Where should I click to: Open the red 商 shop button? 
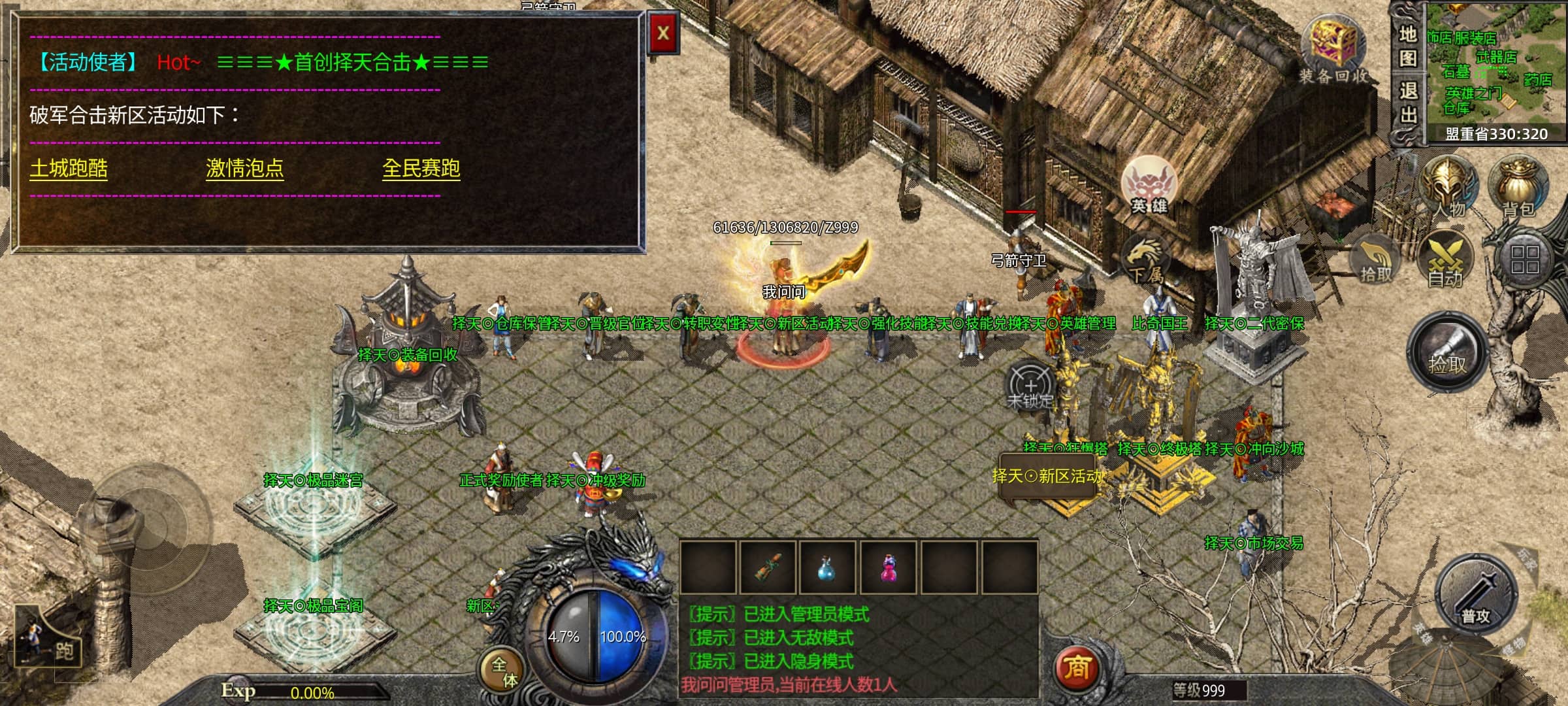tap(1077, 668)
